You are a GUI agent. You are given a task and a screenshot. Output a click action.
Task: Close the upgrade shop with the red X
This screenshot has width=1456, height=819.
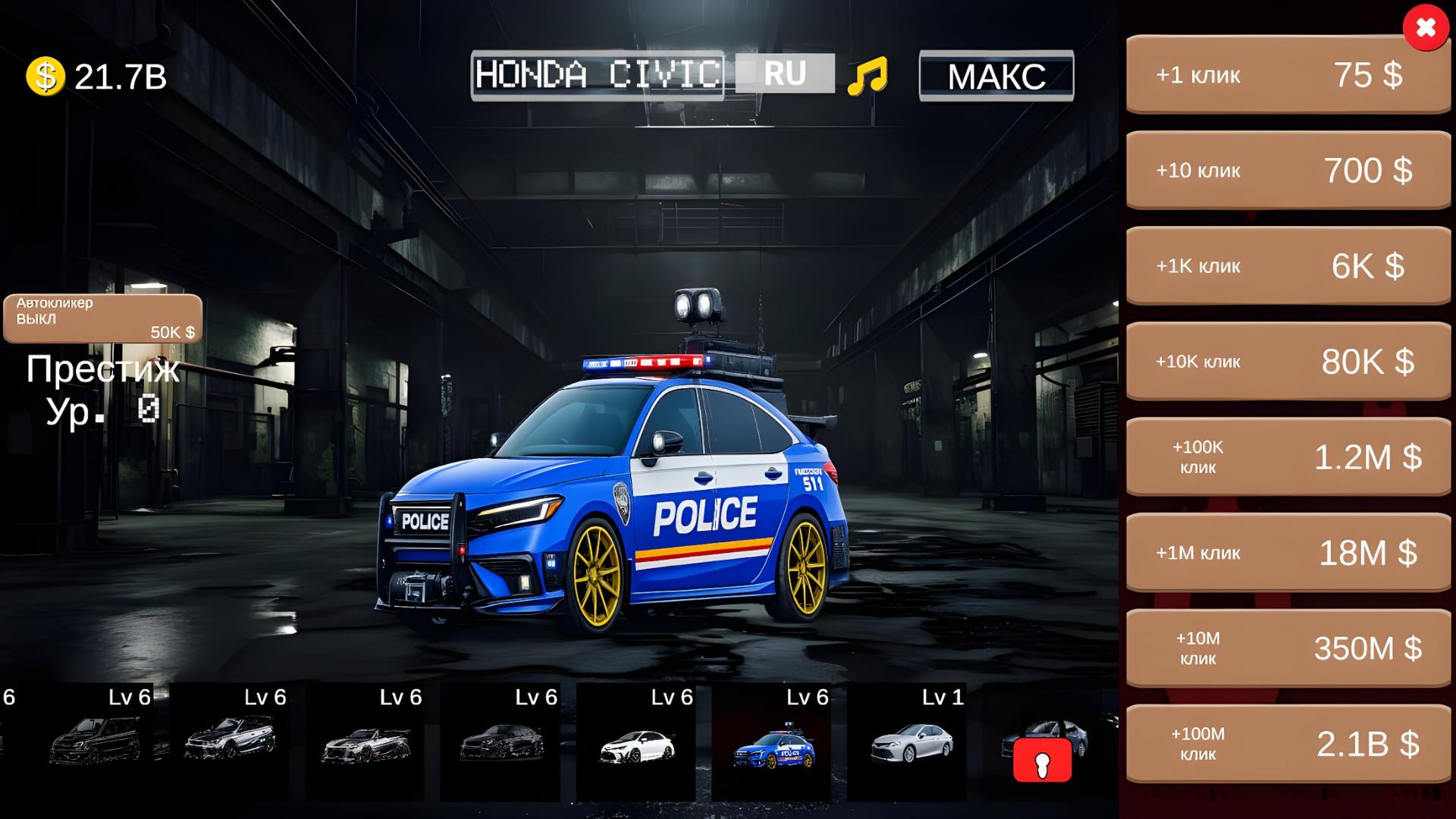(x=1425, y=29)
